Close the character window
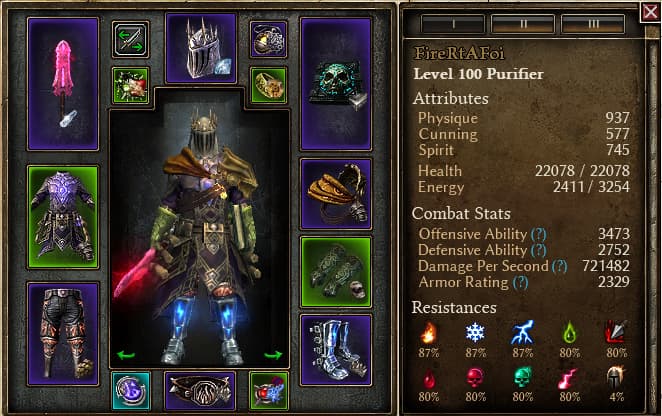 point(649,13)
